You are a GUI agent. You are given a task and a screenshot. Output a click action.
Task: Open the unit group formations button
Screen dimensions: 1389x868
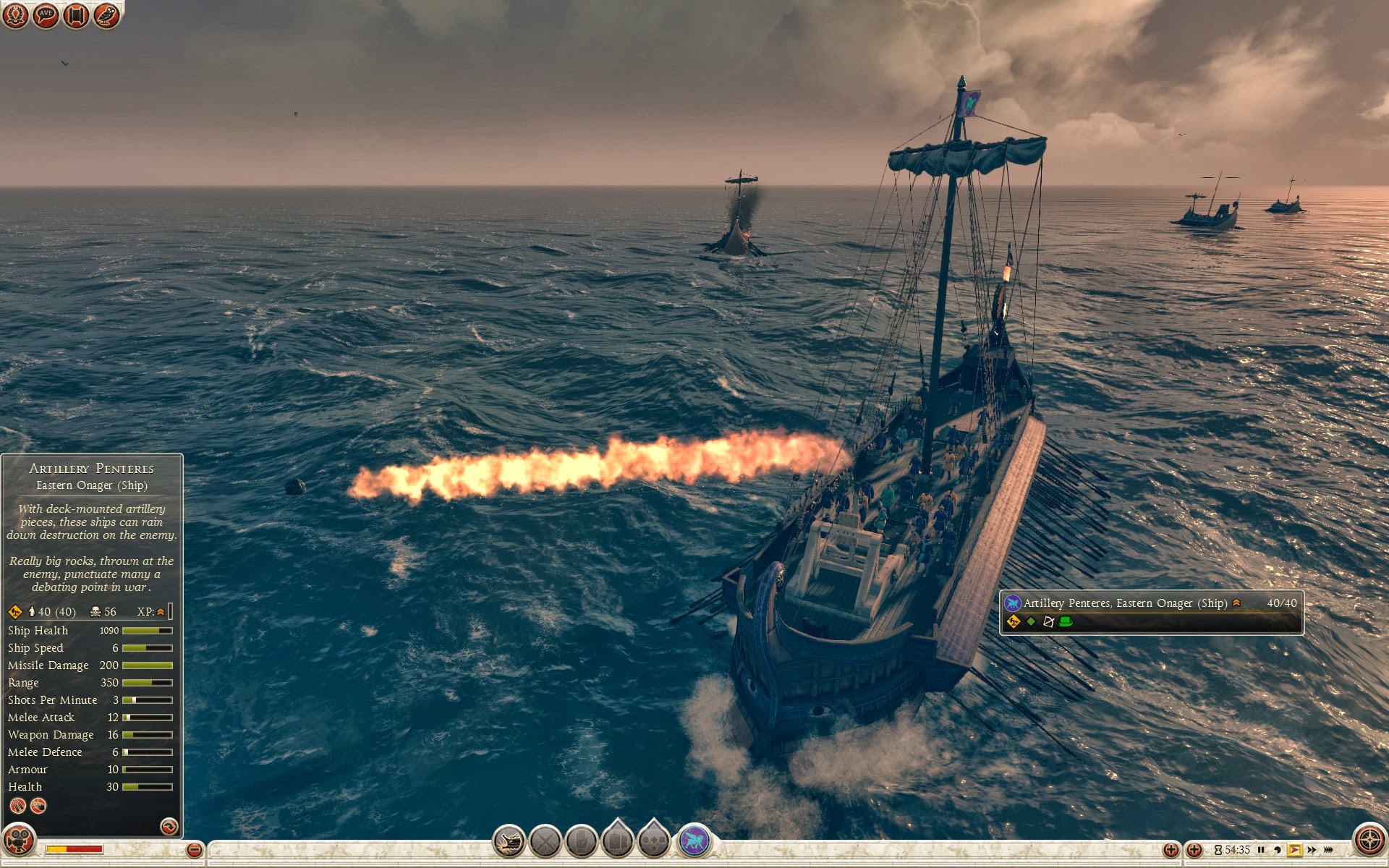point(618,841)
